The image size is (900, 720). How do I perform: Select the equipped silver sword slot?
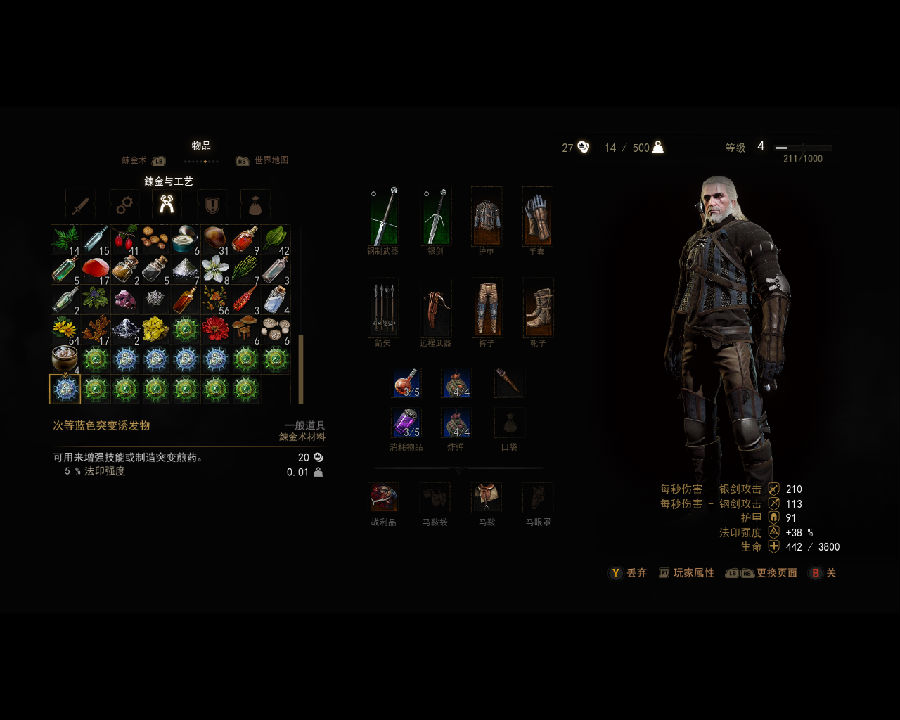(435, 216)
